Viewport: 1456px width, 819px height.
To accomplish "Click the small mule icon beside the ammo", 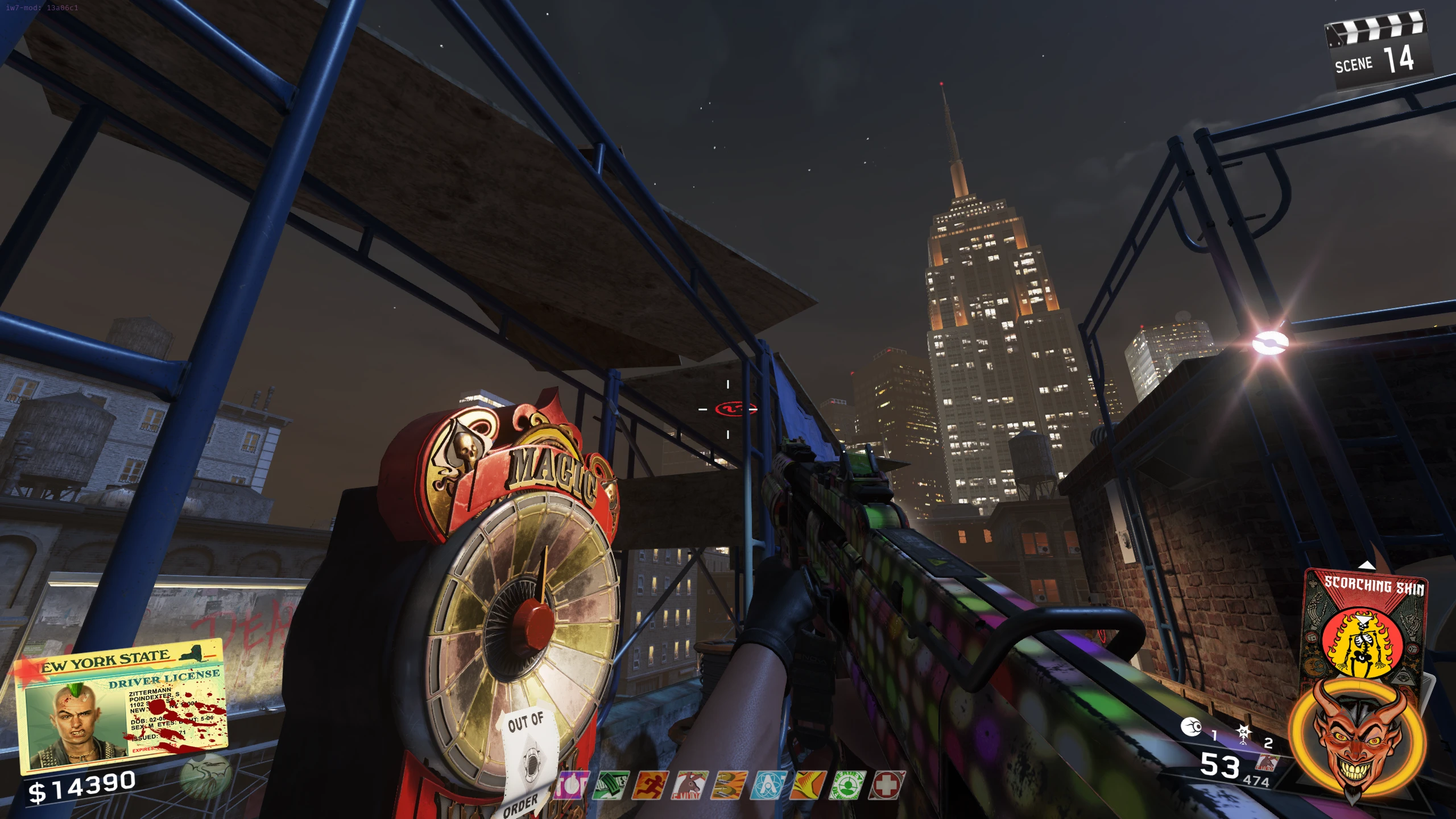I will point(1267,763).
